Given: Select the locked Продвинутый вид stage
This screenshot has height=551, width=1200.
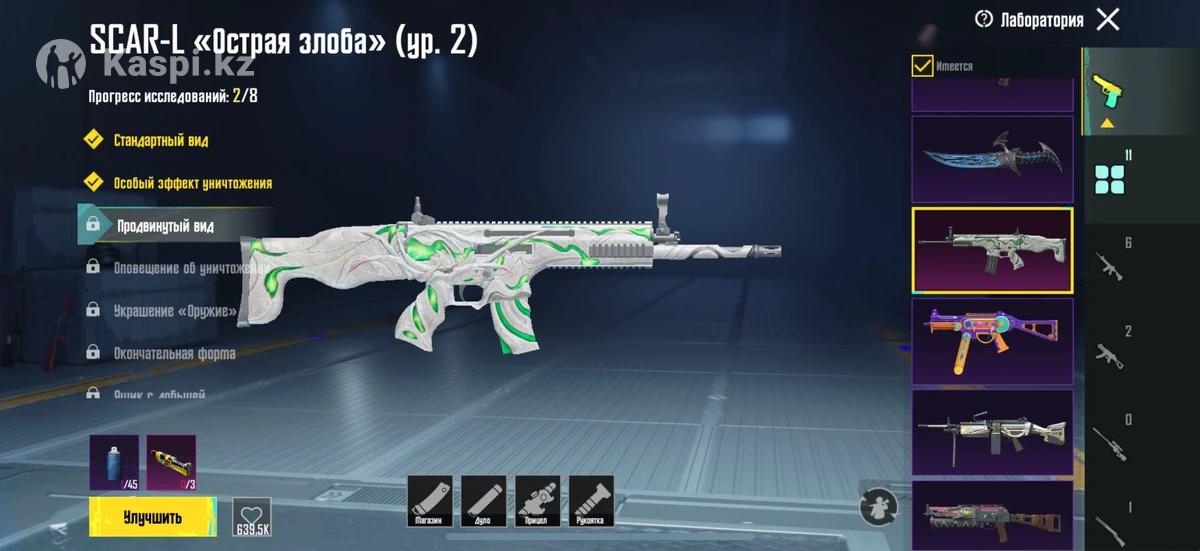Looking at the screenshot, I should 164,226.
